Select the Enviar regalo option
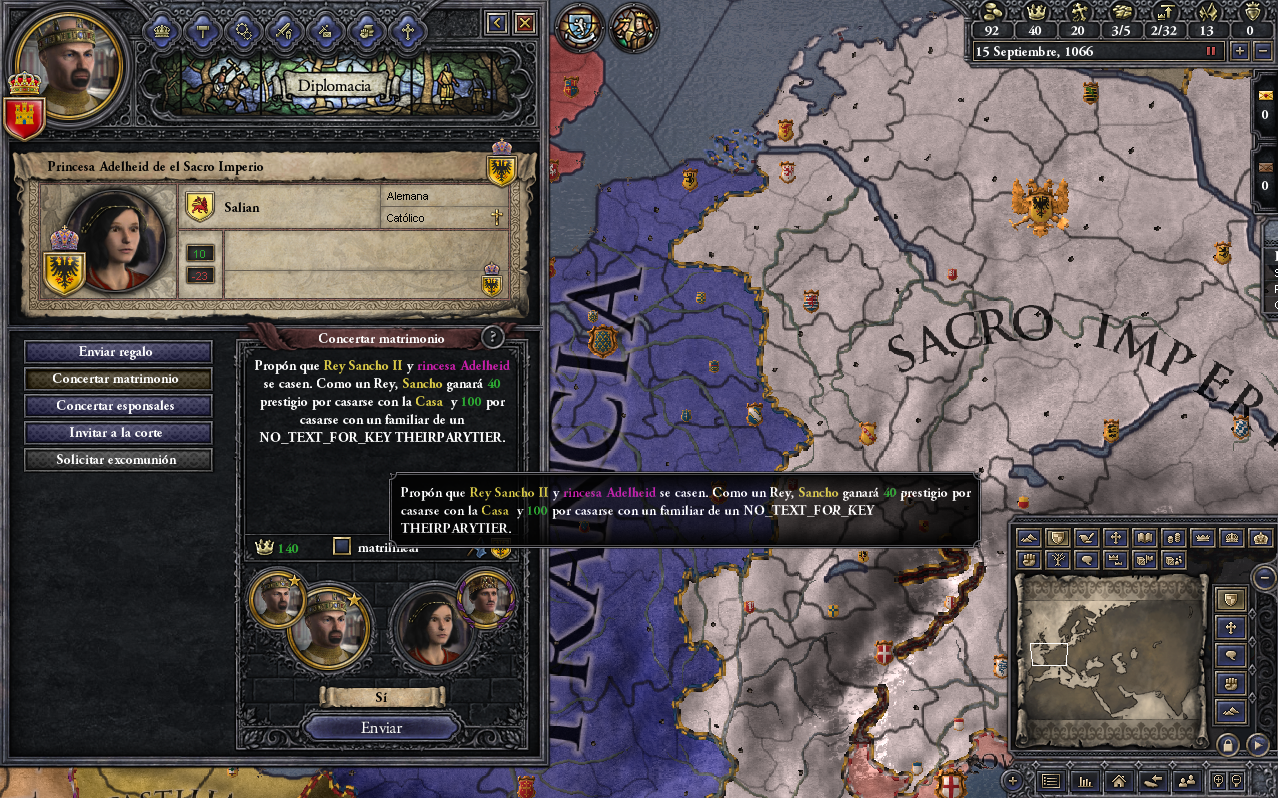The height and width of the screenshot is (798, 1278). (118, 352)
